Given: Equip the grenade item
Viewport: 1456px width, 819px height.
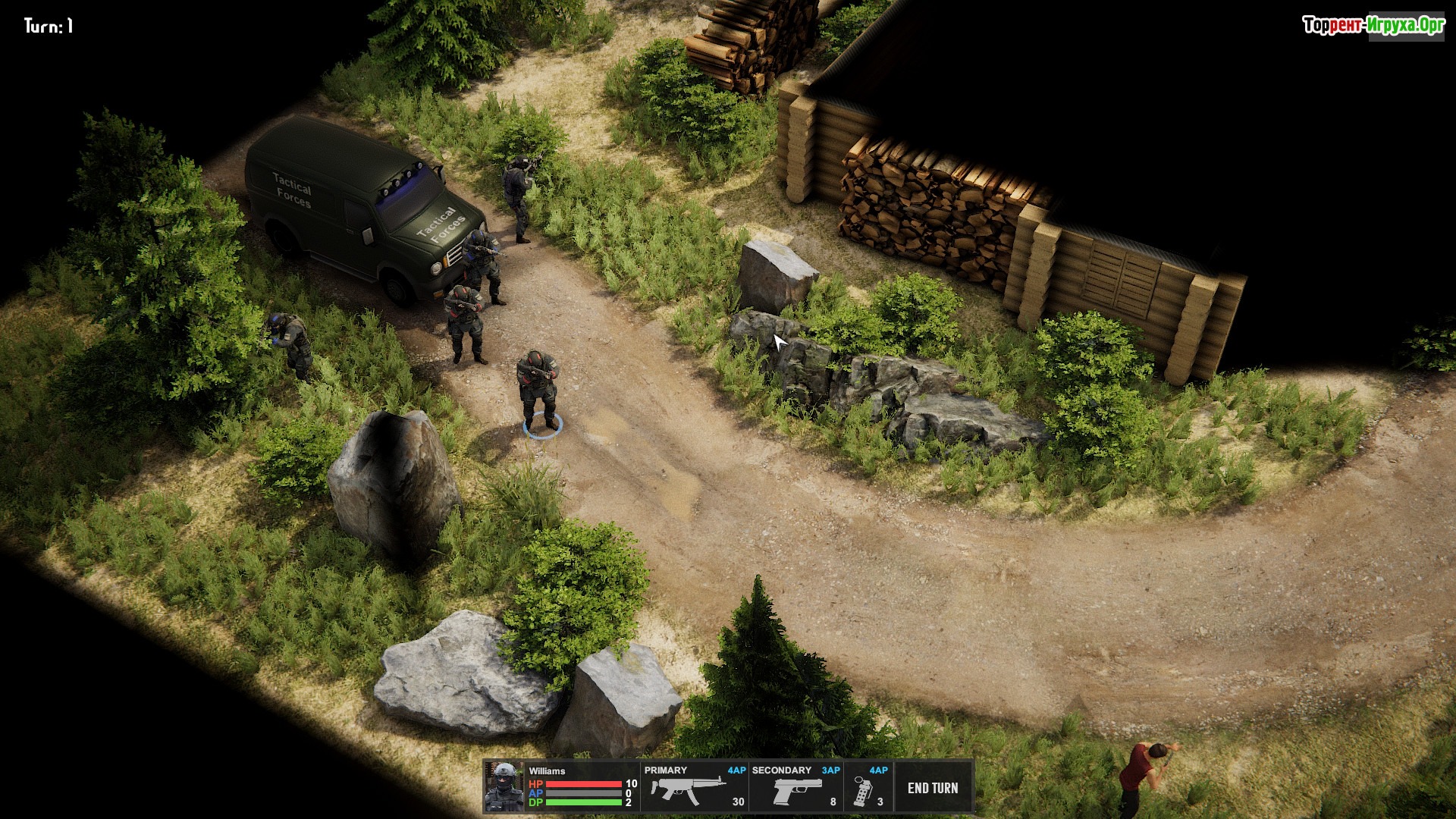Looking at the screenshot, I should pos(868,789).
